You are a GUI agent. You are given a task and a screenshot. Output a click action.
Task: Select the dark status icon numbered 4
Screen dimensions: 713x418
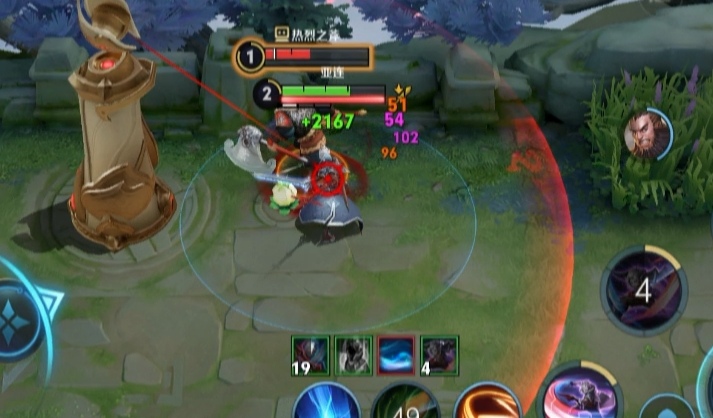[439, 354]
